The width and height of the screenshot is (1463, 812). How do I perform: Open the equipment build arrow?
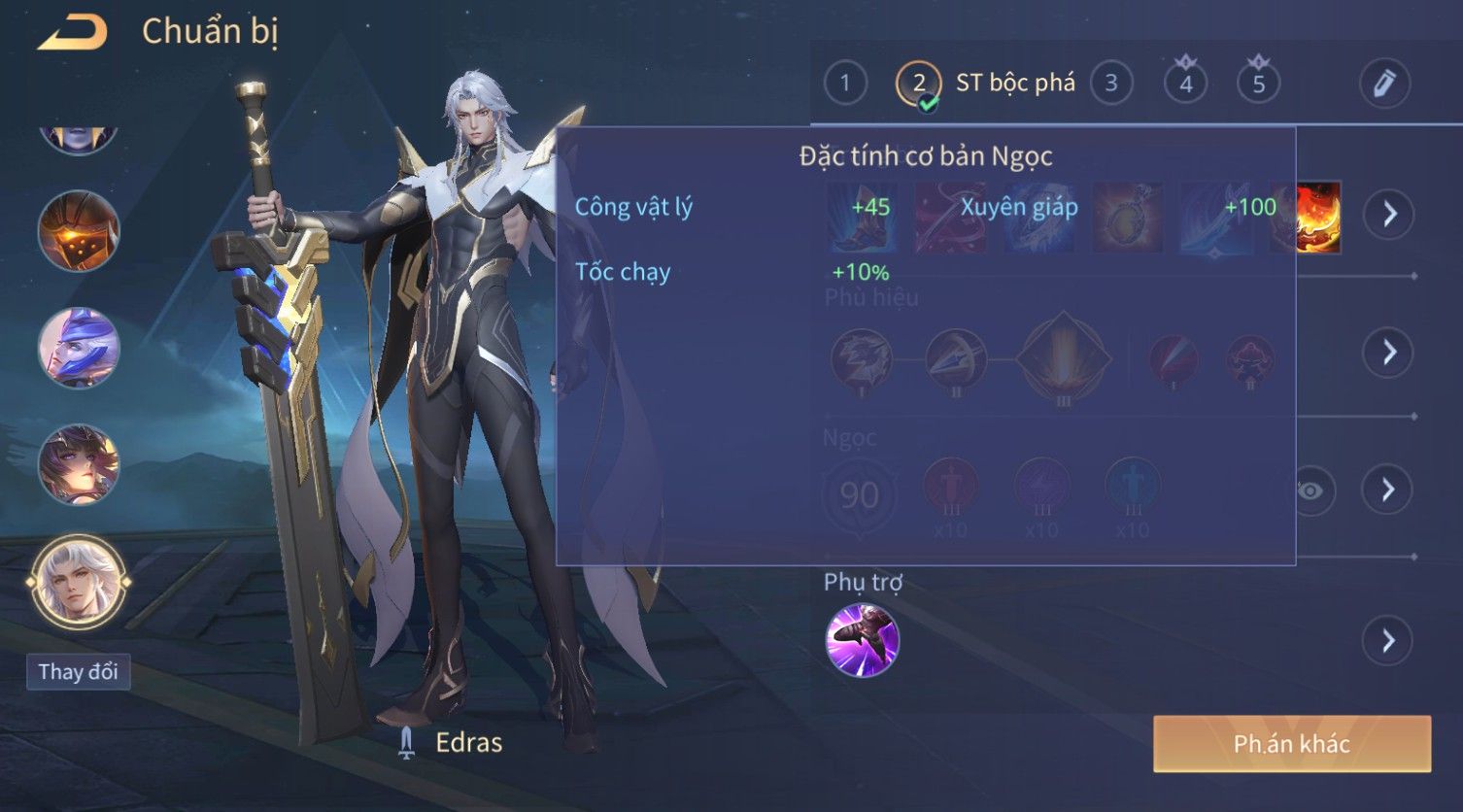[x=1389, y=214]
